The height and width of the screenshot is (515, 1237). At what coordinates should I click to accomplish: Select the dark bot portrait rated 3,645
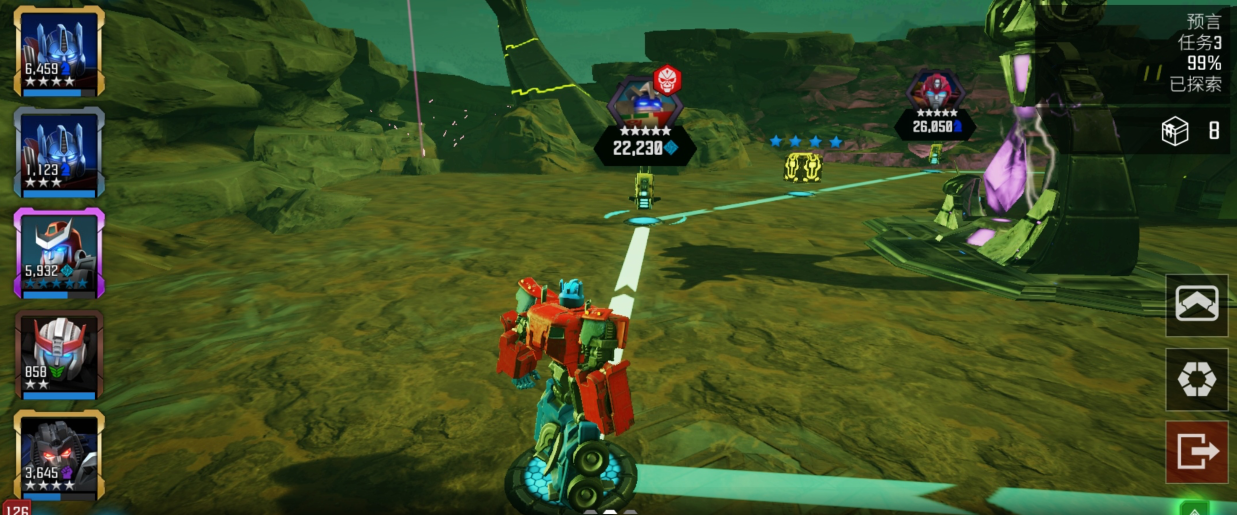coord(58,456)
